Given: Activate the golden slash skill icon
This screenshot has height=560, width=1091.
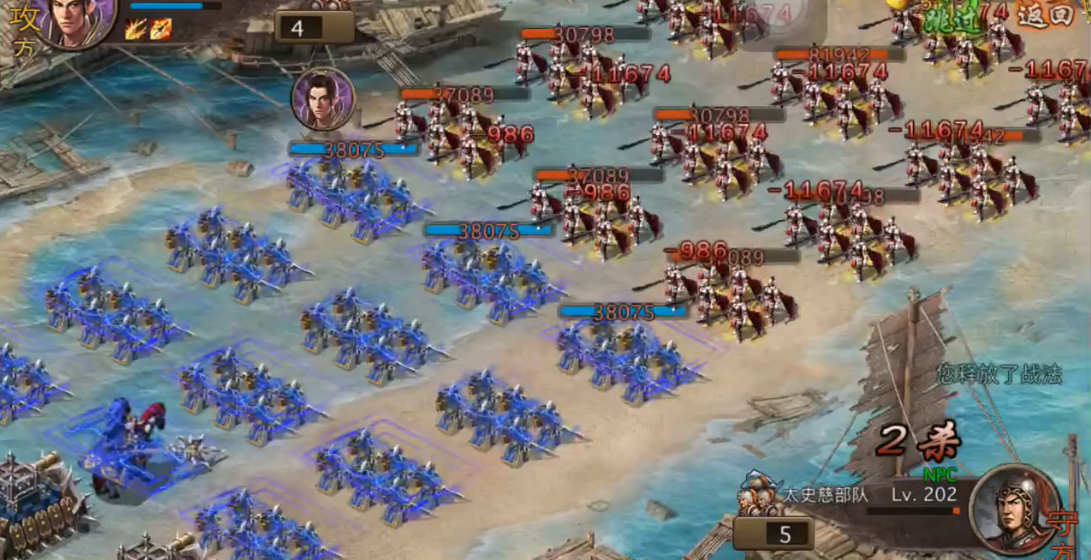Looking at the screenshot, I should pyautogui.click(x=137, y=29).
